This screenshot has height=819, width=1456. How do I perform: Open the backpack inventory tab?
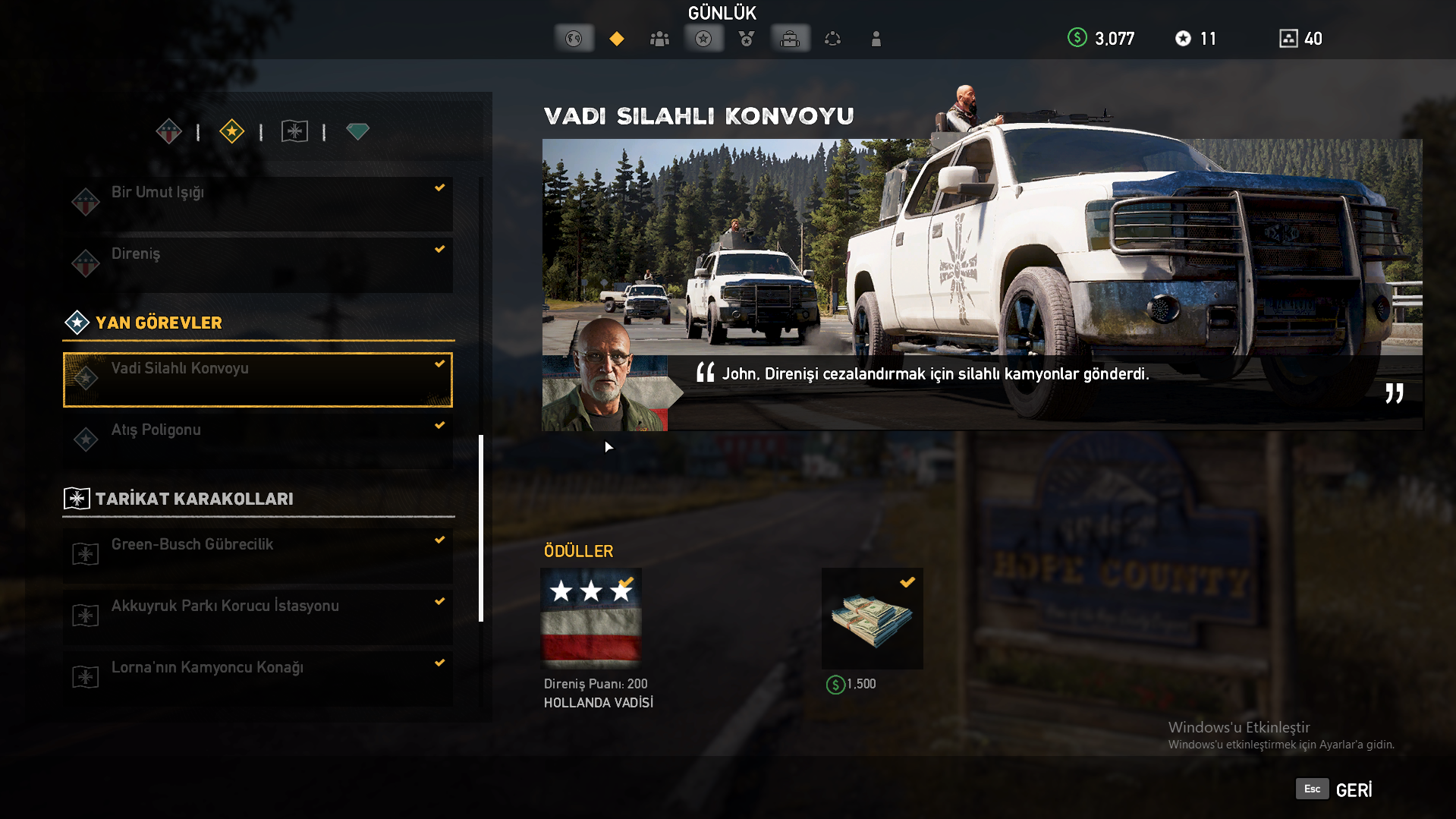[x=790, y=39]
